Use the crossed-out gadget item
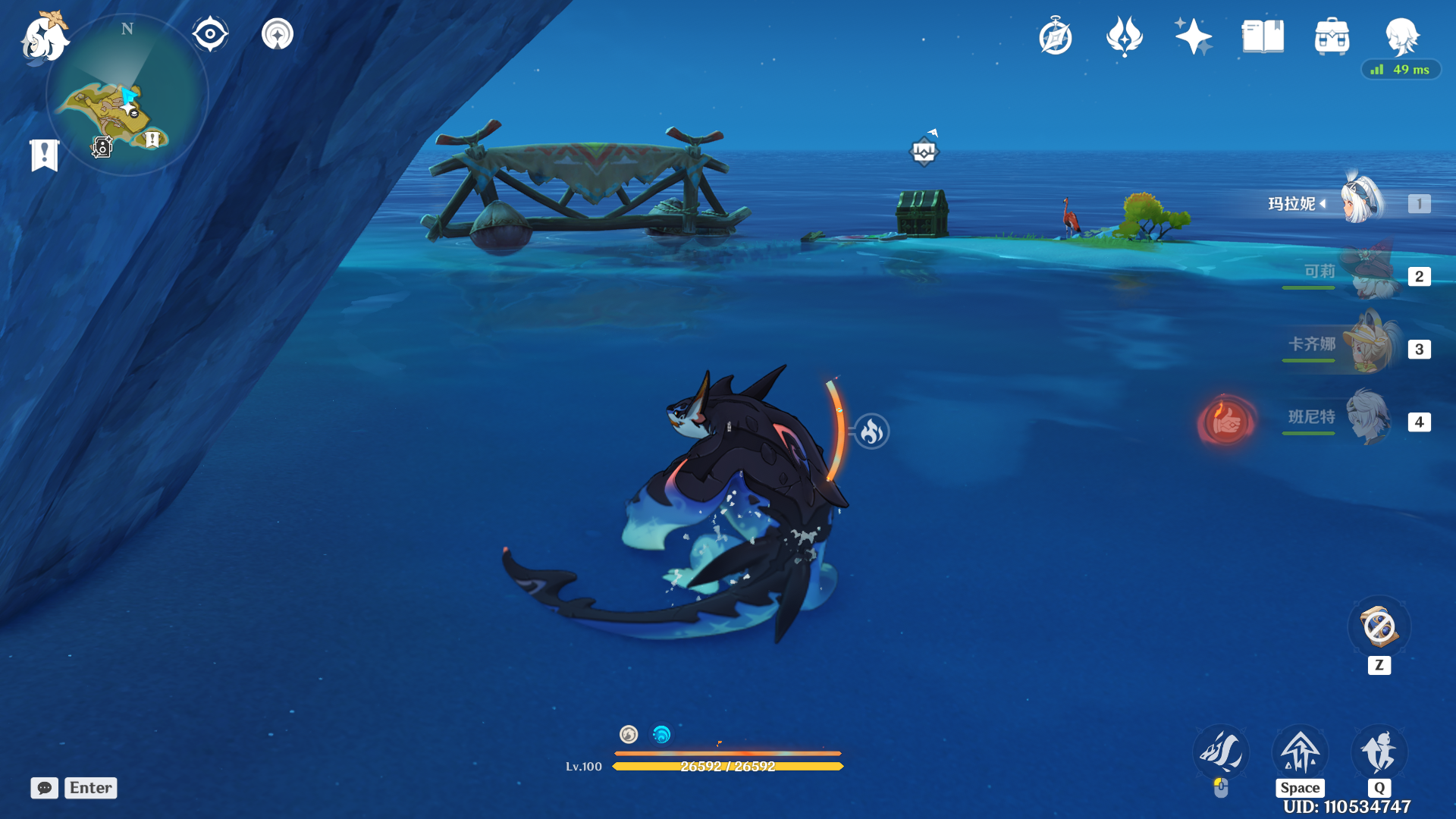Image resolution: width=1456 pixels, height=819 pixels. click(x=1379, y=628)
